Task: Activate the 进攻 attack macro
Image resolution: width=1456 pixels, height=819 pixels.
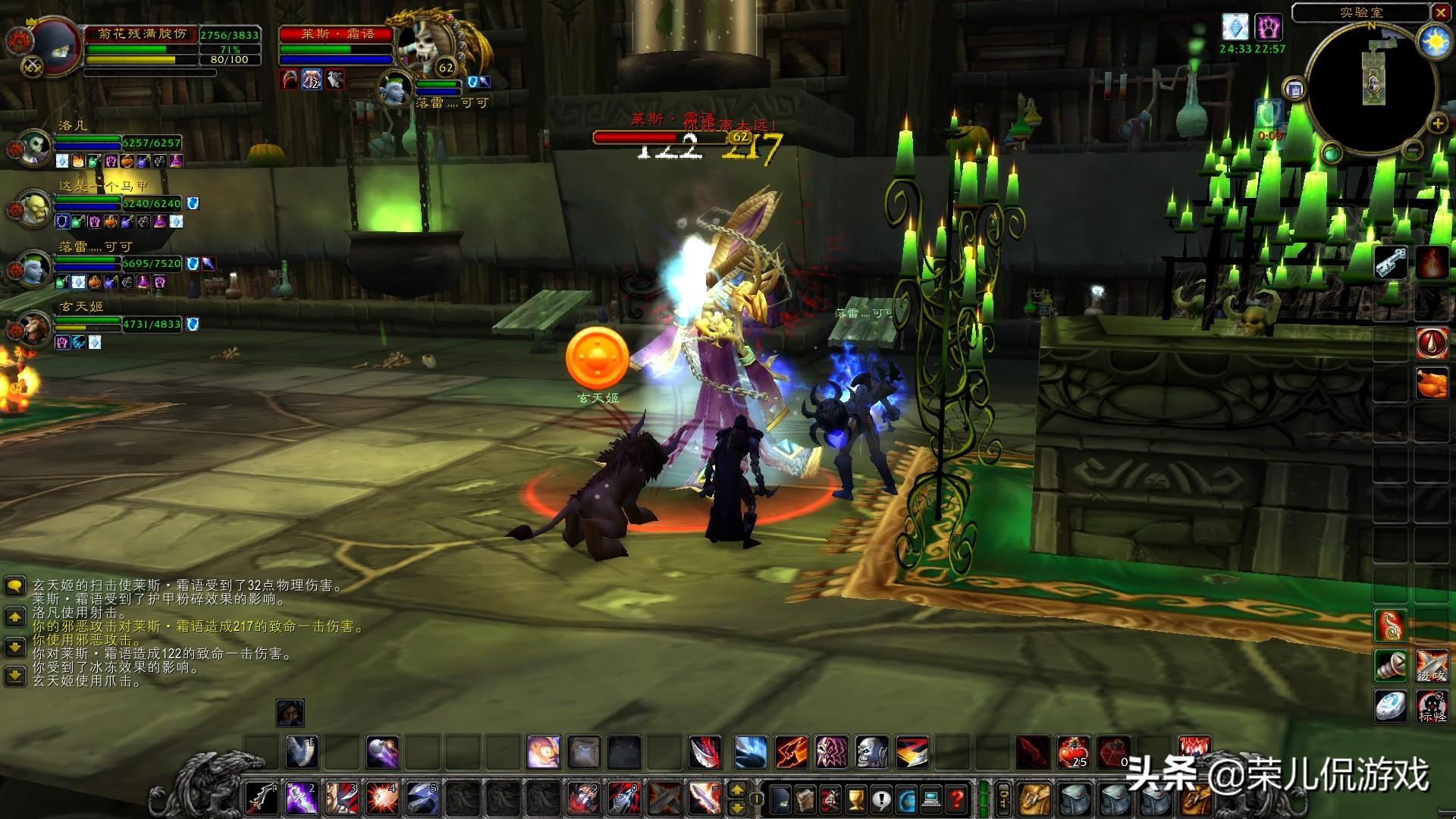Action: tap(1432, 665)
